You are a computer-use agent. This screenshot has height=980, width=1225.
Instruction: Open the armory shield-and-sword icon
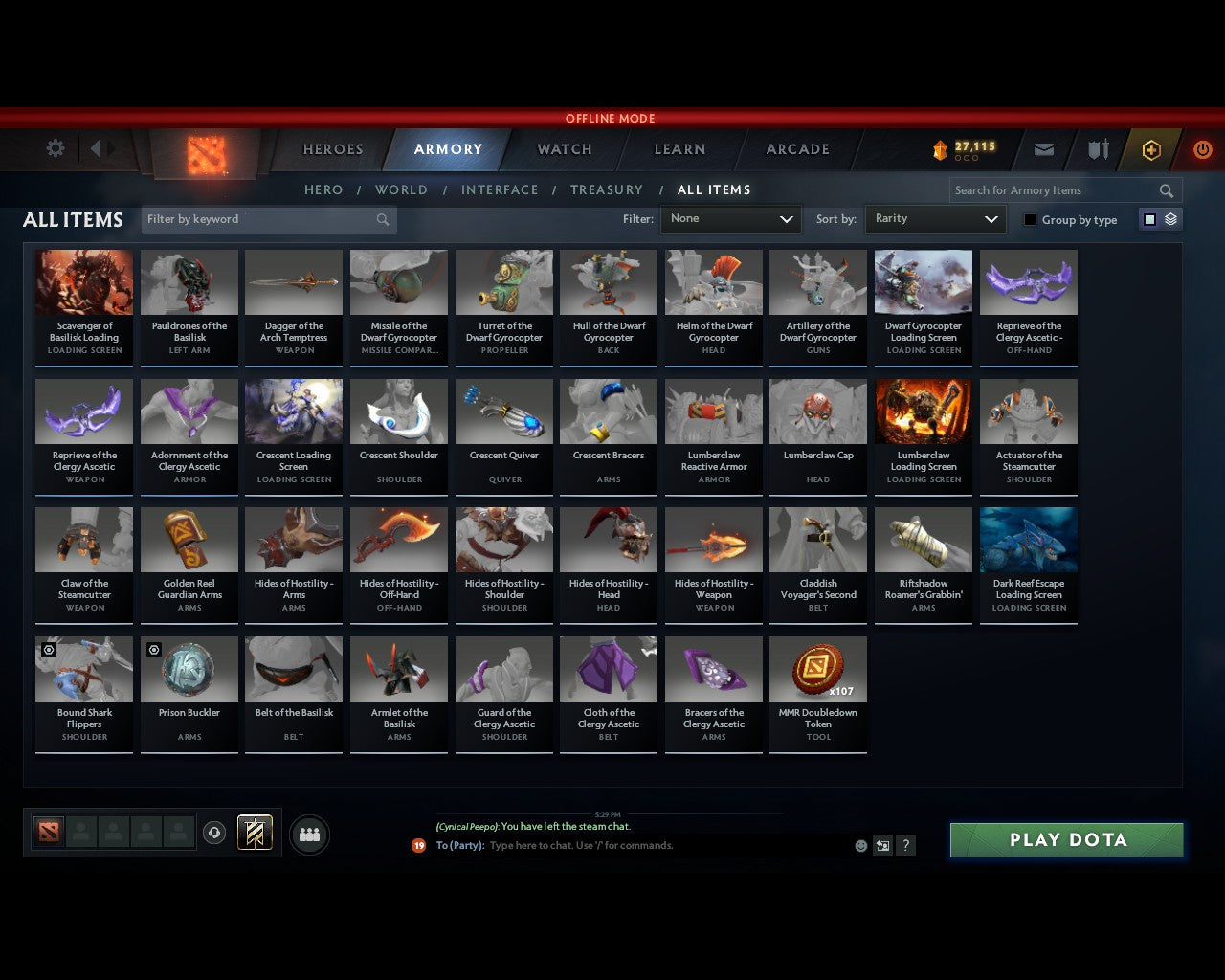click(x=1097, y=150)
